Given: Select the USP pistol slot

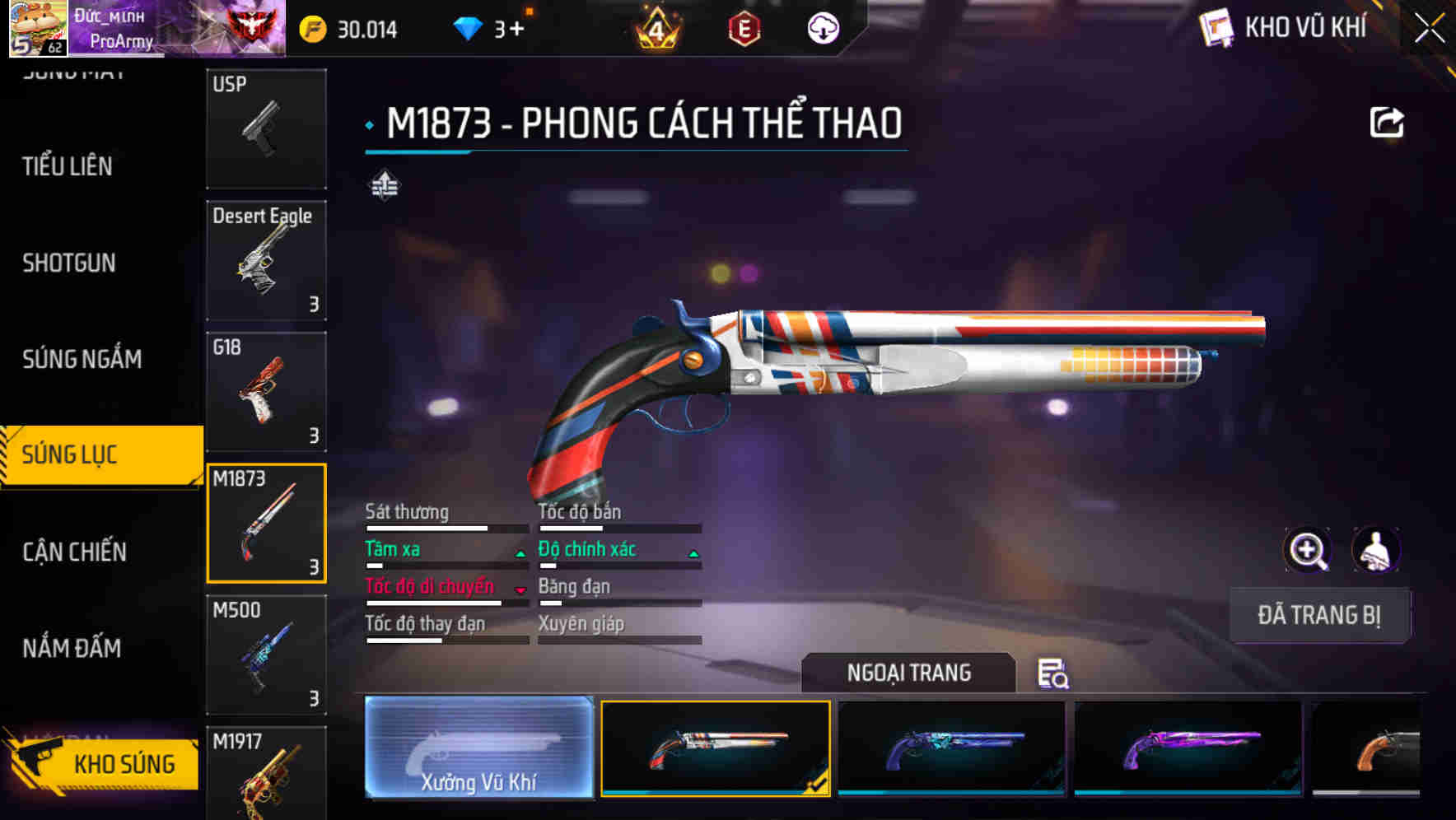Looking at the screenshot, I should tap(266, 128).
